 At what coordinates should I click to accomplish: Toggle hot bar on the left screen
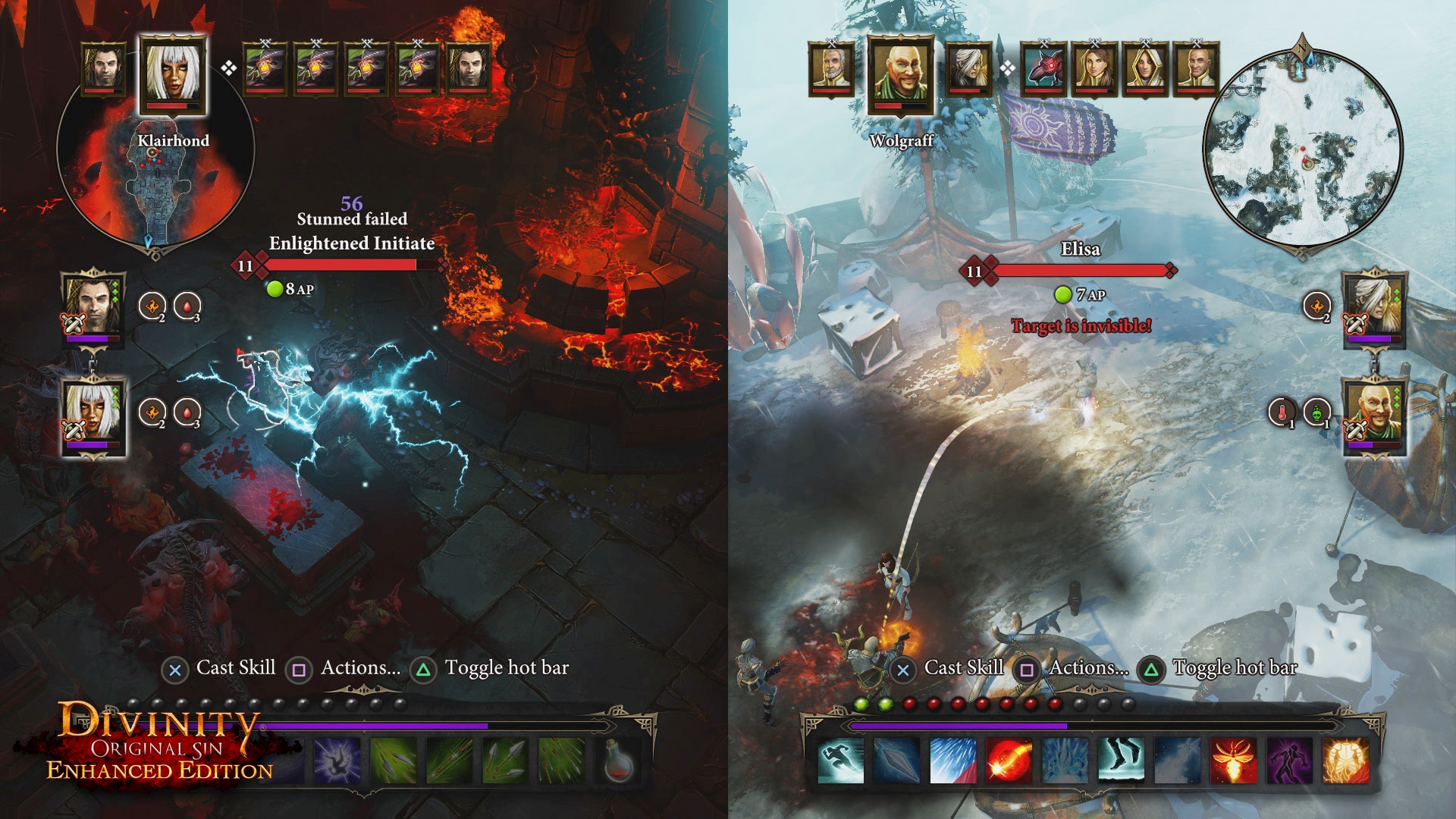click(x=504, y=669)
